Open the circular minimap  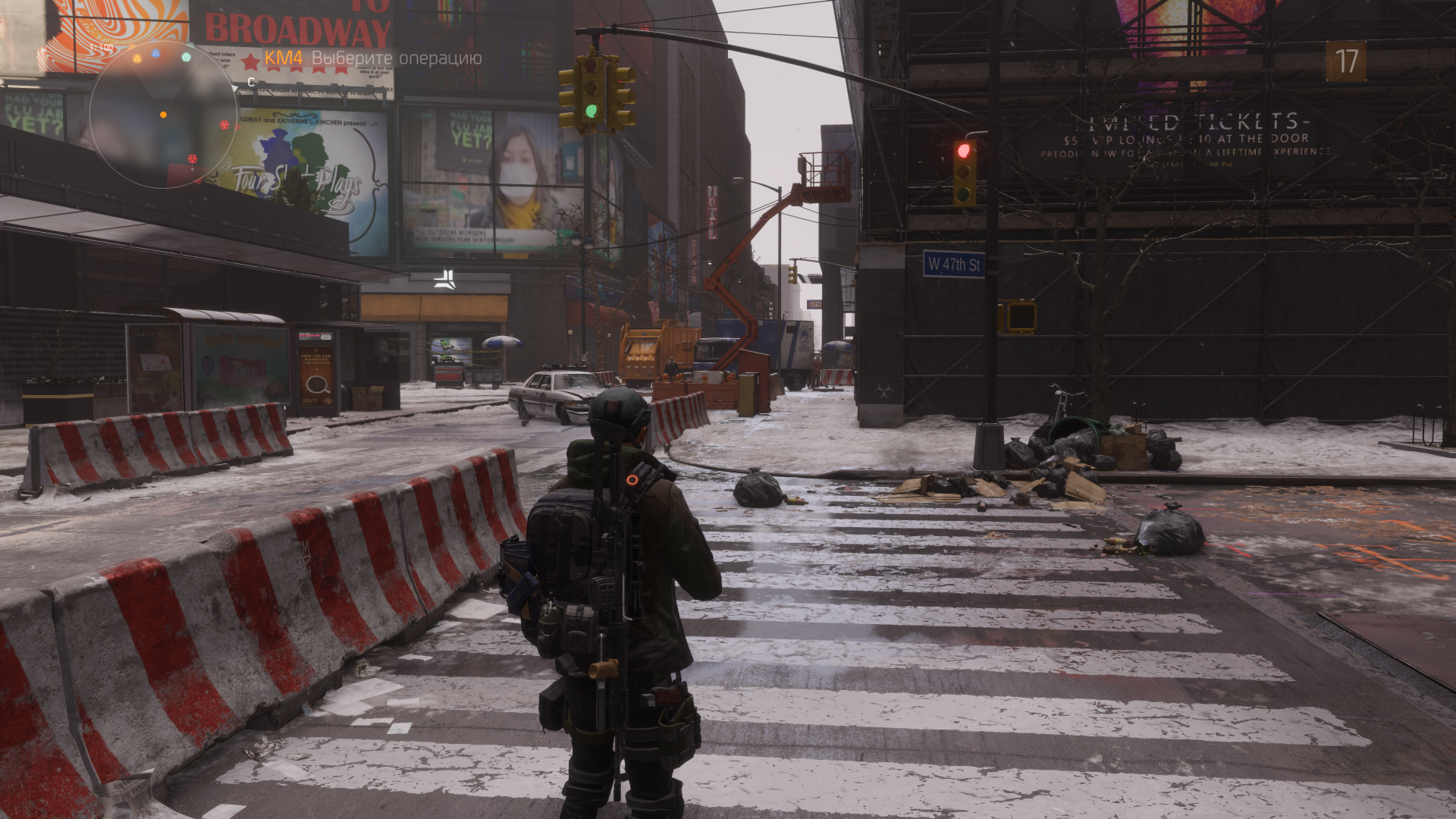click(x=163, y=115)
